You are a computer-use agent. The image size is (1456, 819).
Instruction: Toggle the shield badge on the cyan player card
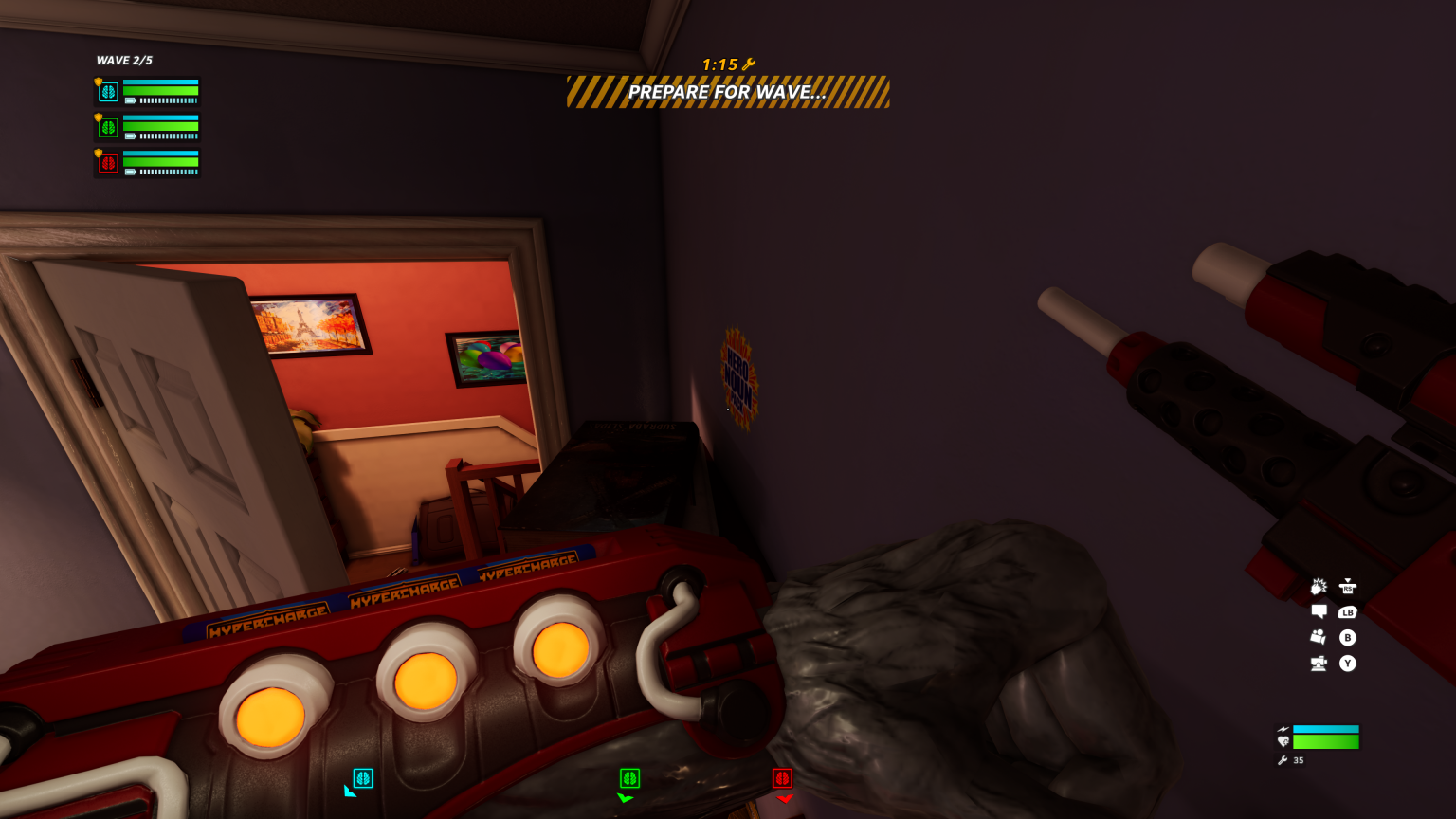pos(98,81)
